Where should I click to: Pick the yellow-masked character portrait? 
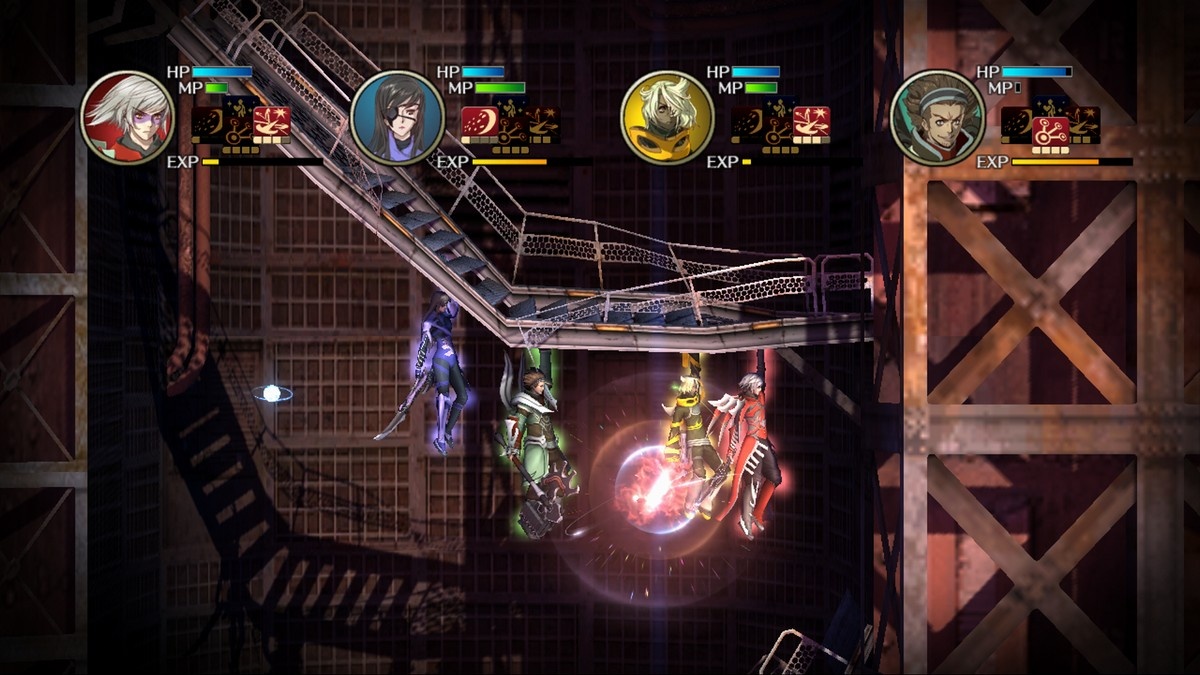pos(667,117)
